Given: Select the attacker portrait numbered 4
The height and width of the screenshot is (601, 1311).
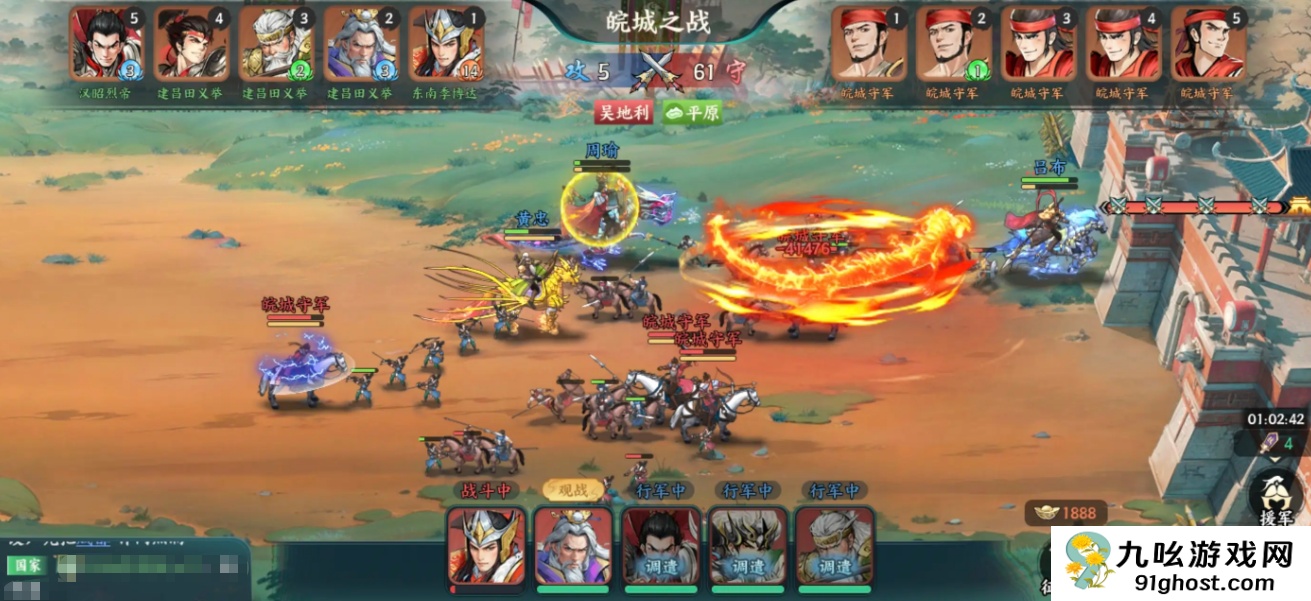Looking at the screenshot, I should click(x=192, y=44).
